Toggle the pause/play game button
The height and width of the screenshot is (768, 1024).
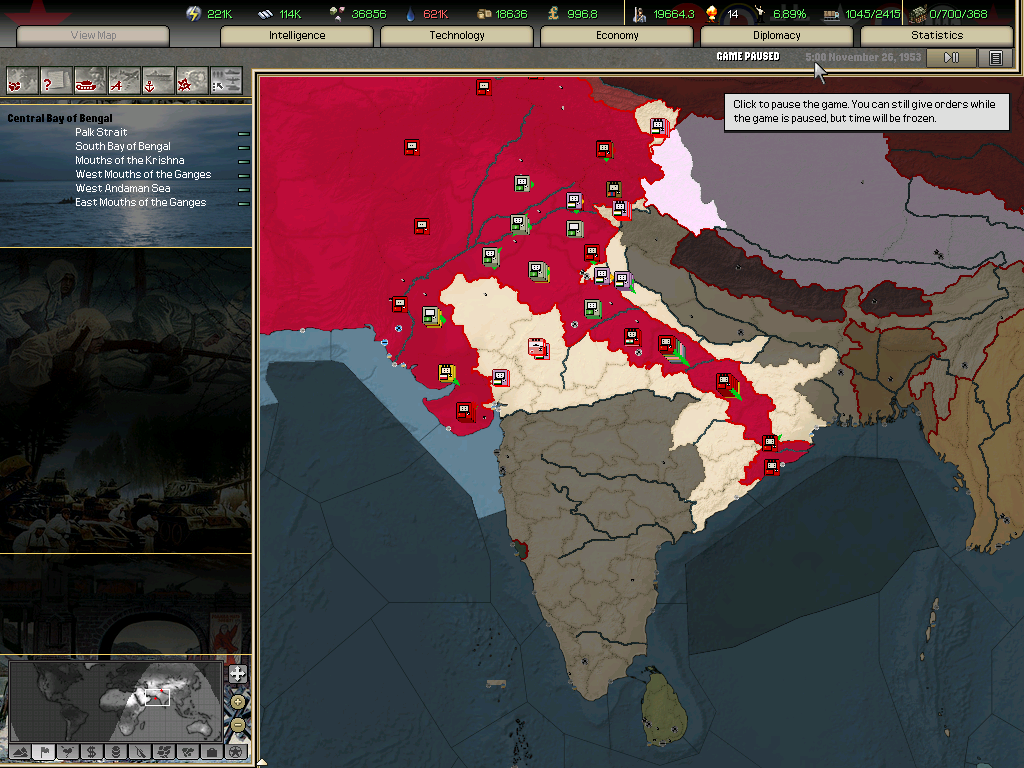click(951, 58)
